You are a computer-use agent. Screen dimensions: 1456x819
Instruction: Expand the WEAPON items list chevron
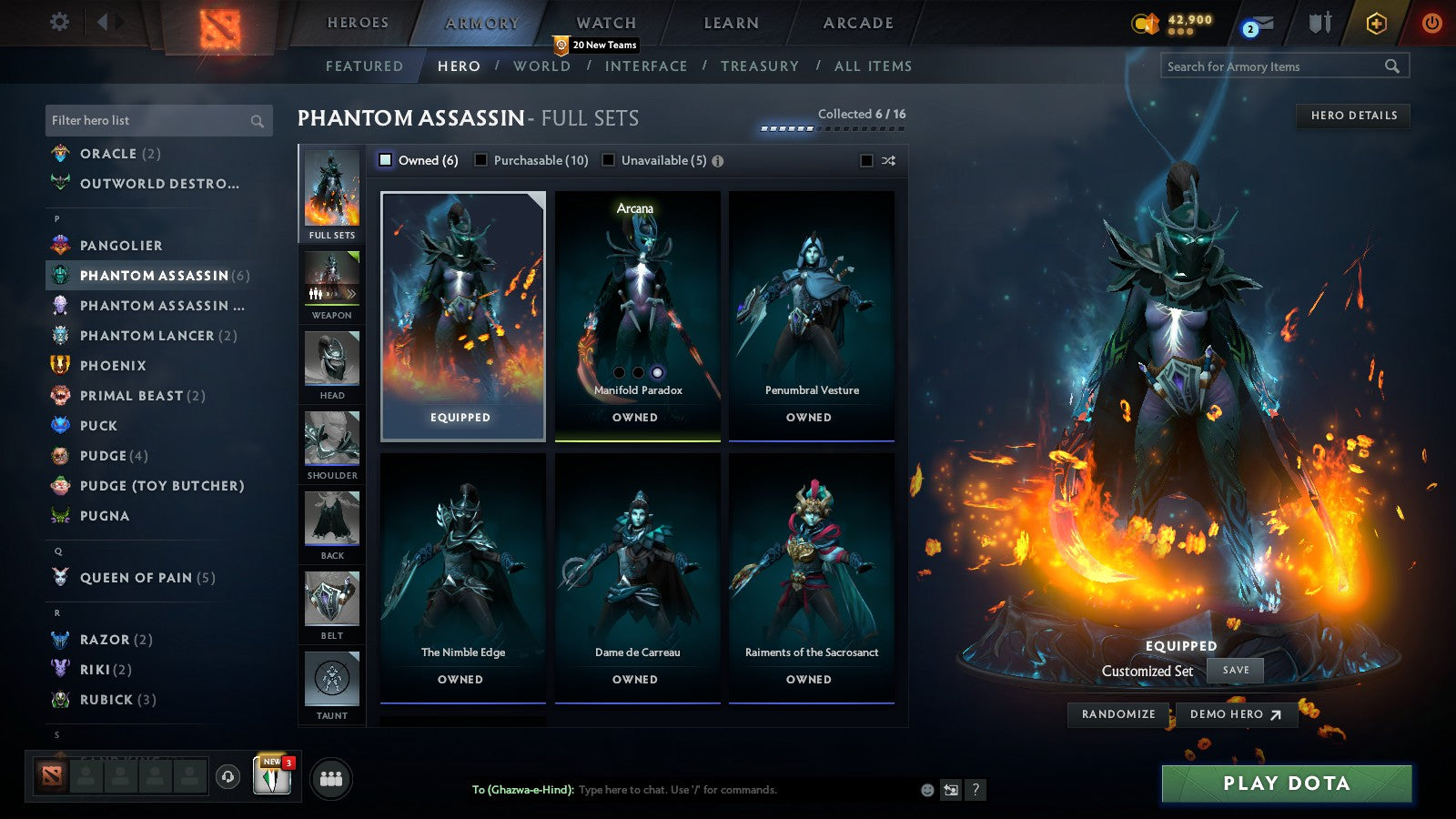(350, 293)
